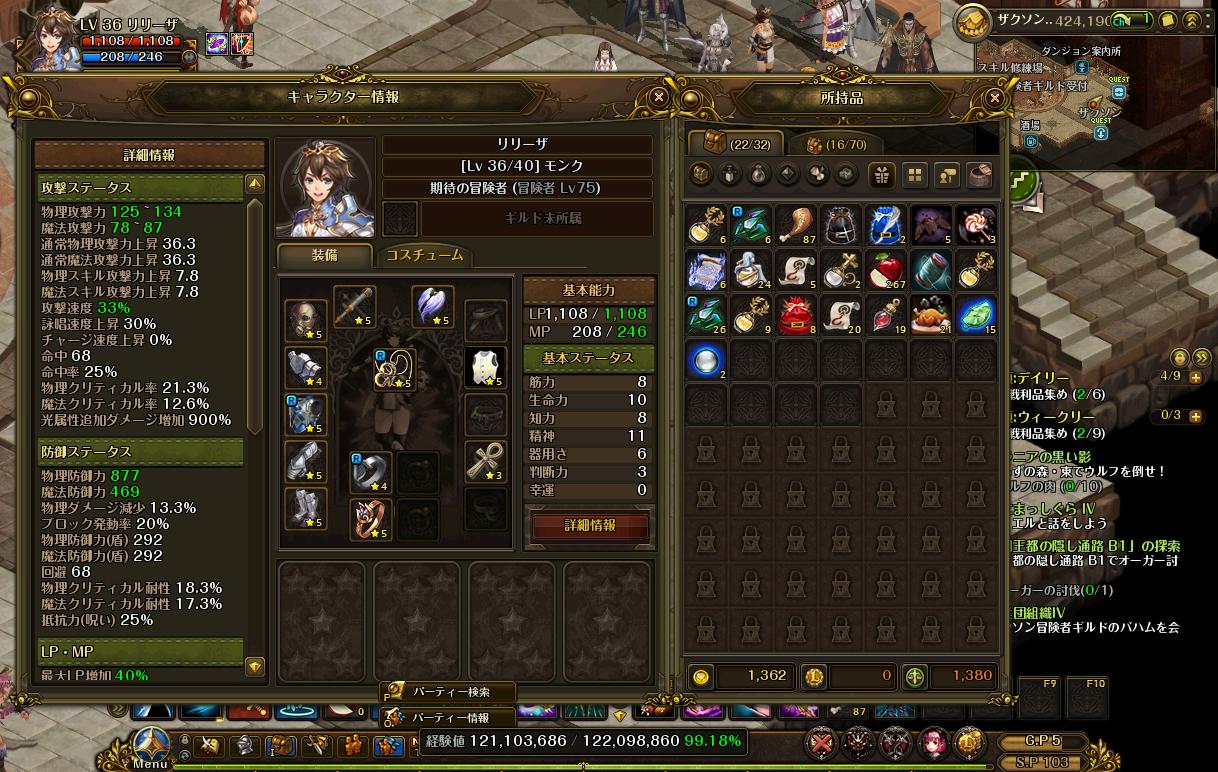Select the red gift pouch item

click(x=795, y=315)
